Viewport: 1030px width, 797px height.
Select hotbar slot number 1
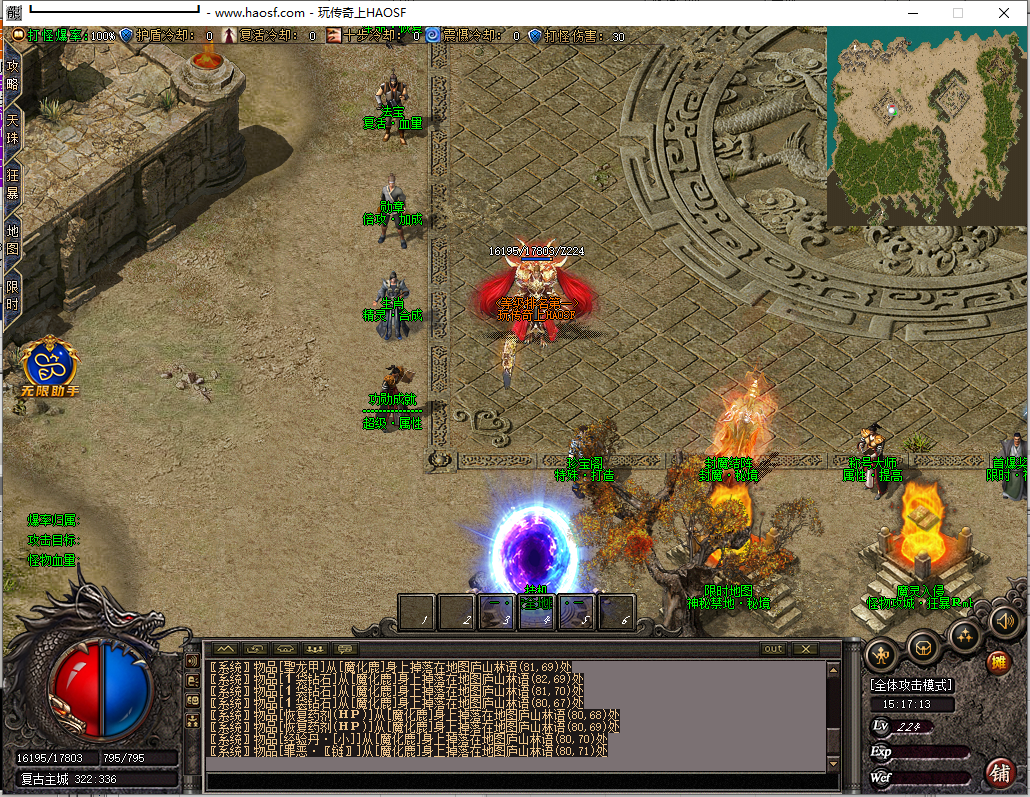[417, 611]
